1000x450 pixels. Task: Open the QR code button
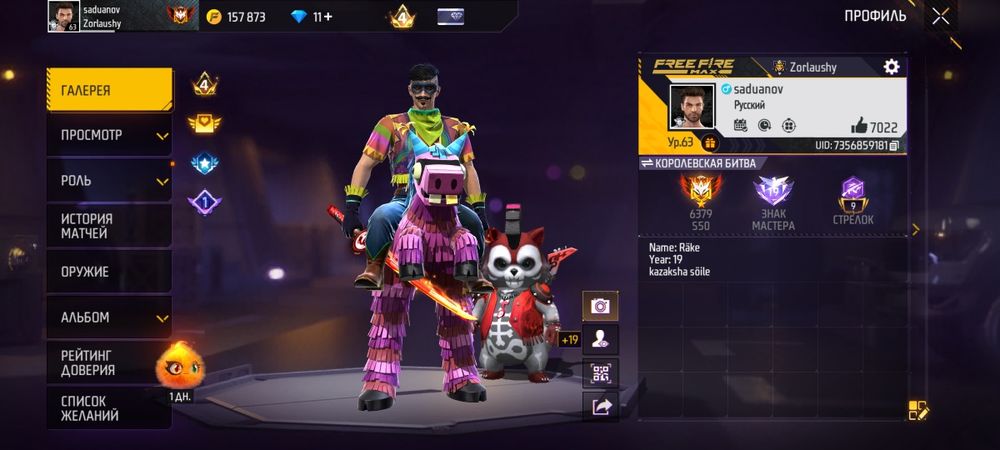[600, 373]
